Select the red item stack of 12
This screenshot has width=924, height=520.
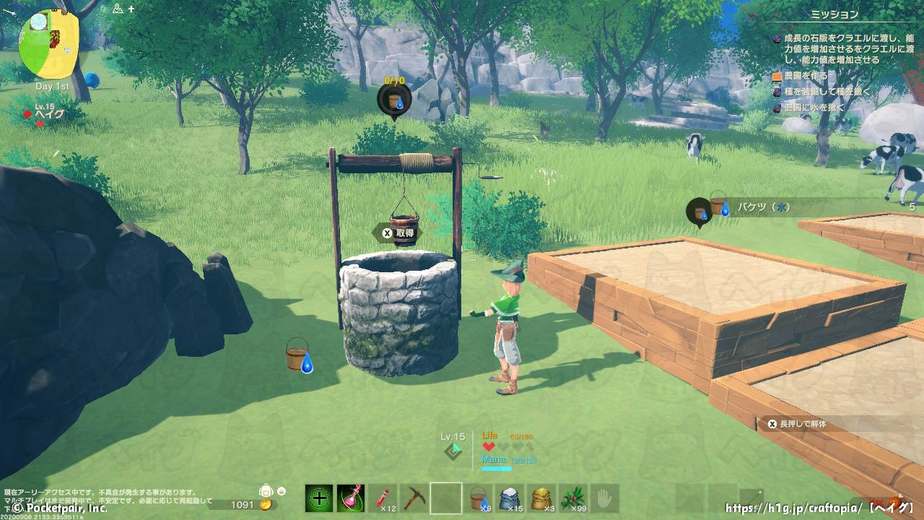click(384, 498)
